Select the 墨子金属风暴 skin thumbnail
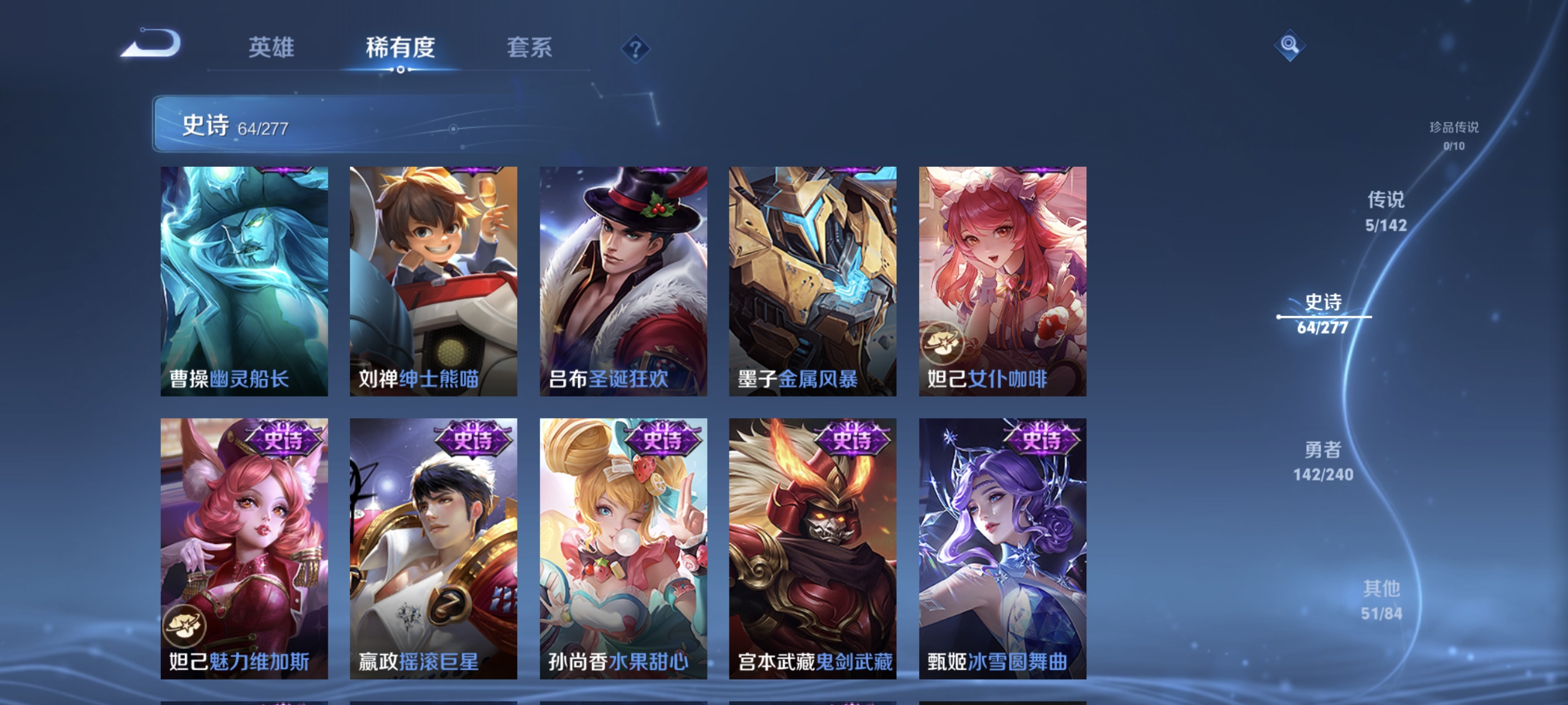1568x705 pixels. pos(813,280)
